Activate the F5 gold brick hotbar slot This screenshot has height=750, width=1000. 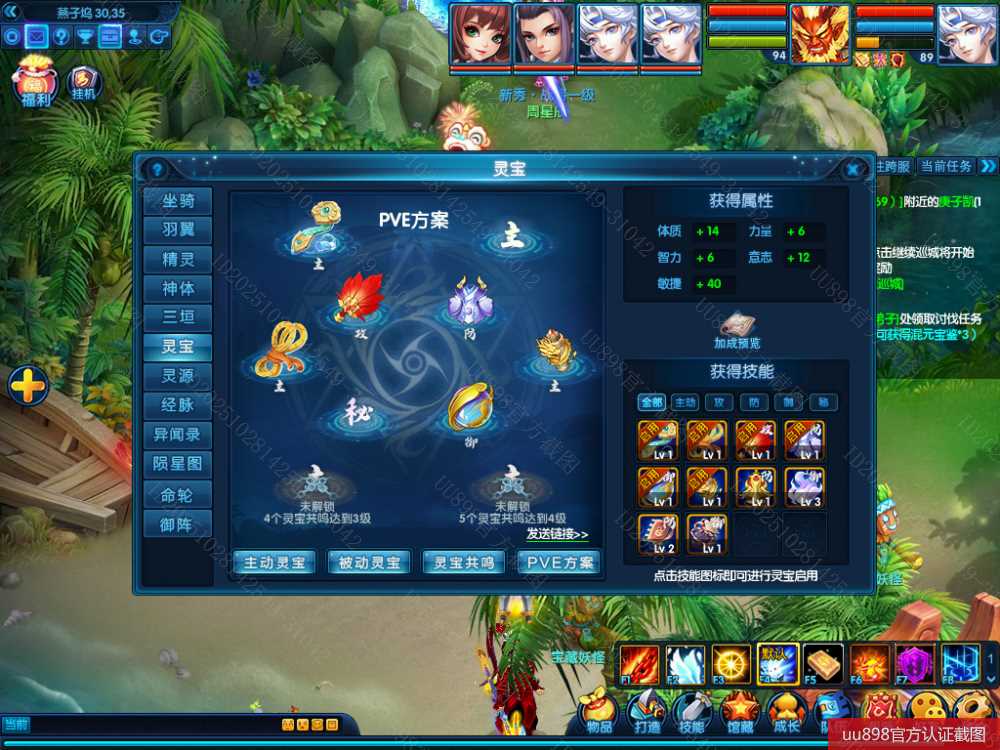point(823,664)
